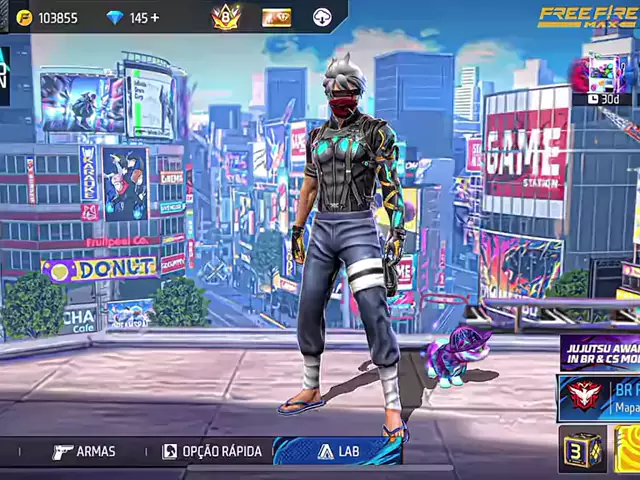
Task: Open the orange membership card icon
Action: pos(276,17)
